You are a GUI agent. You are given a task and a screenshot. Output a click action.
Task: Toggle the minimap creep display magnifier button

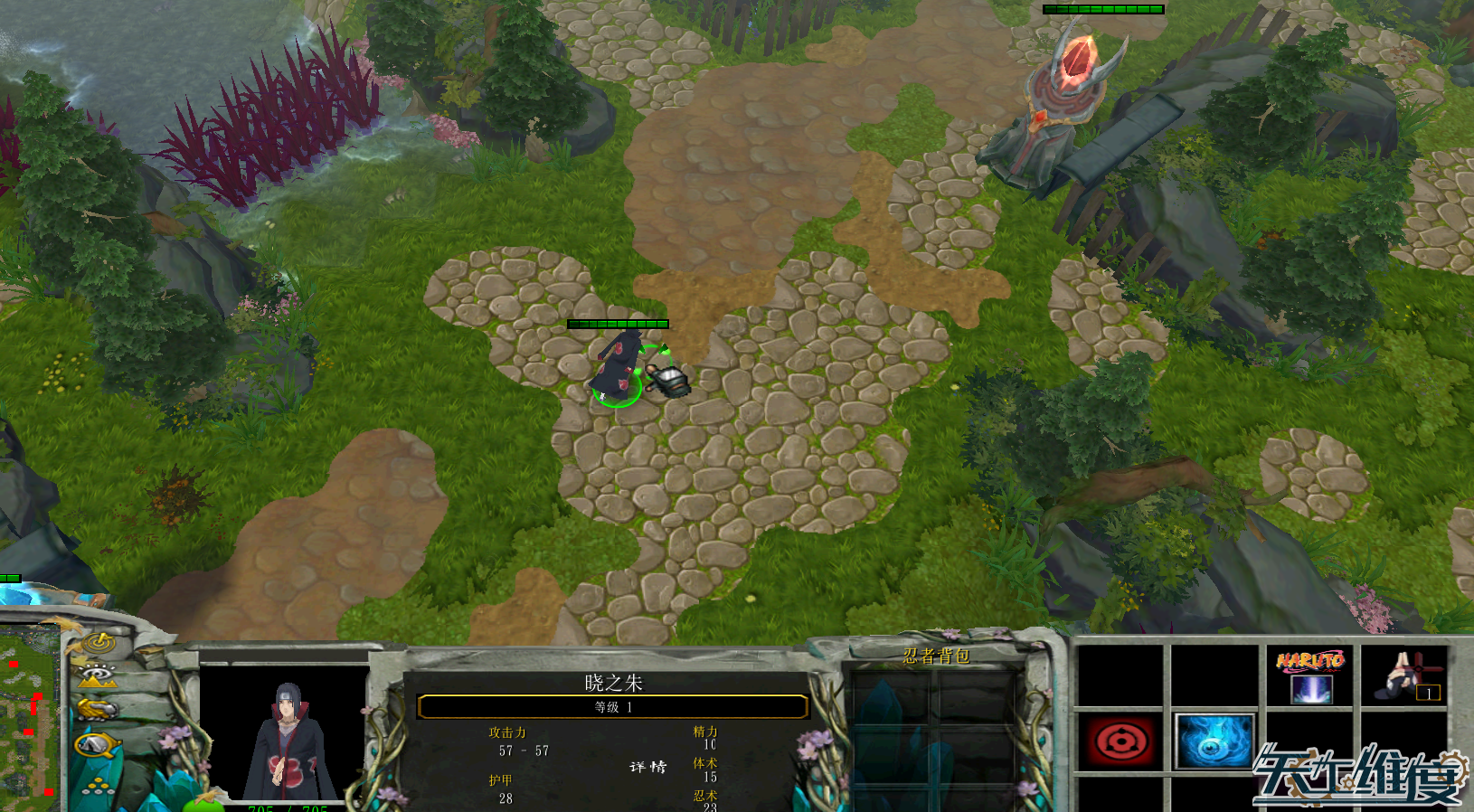(97, 745)
